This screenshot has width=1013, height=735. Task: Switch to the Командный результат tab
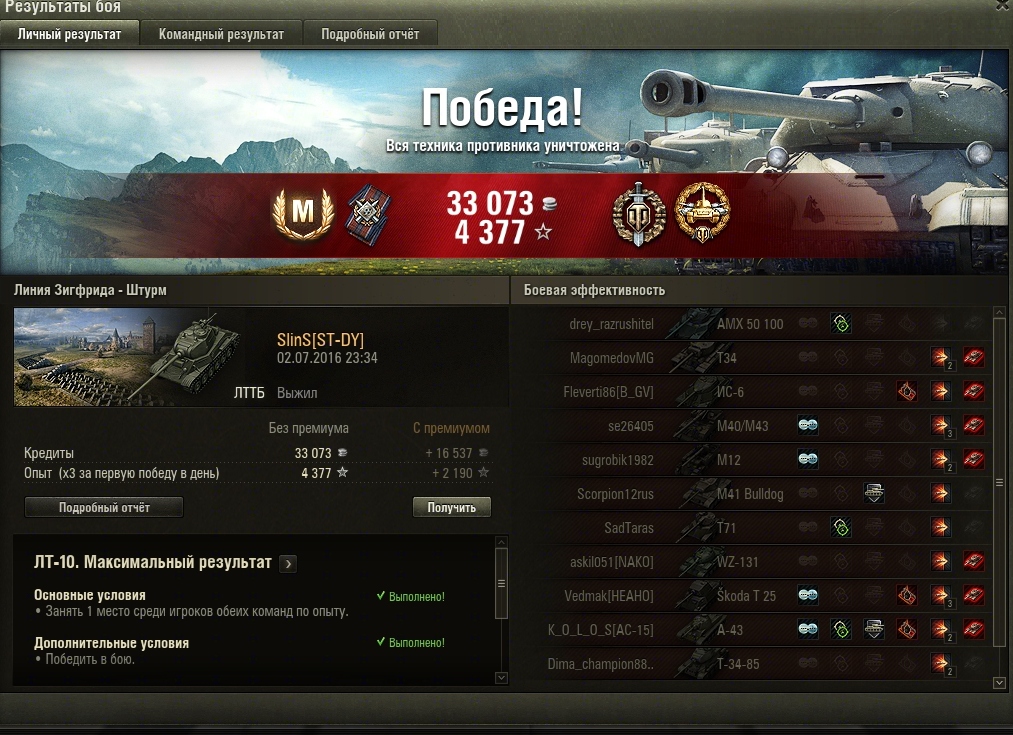pos(221,34)
